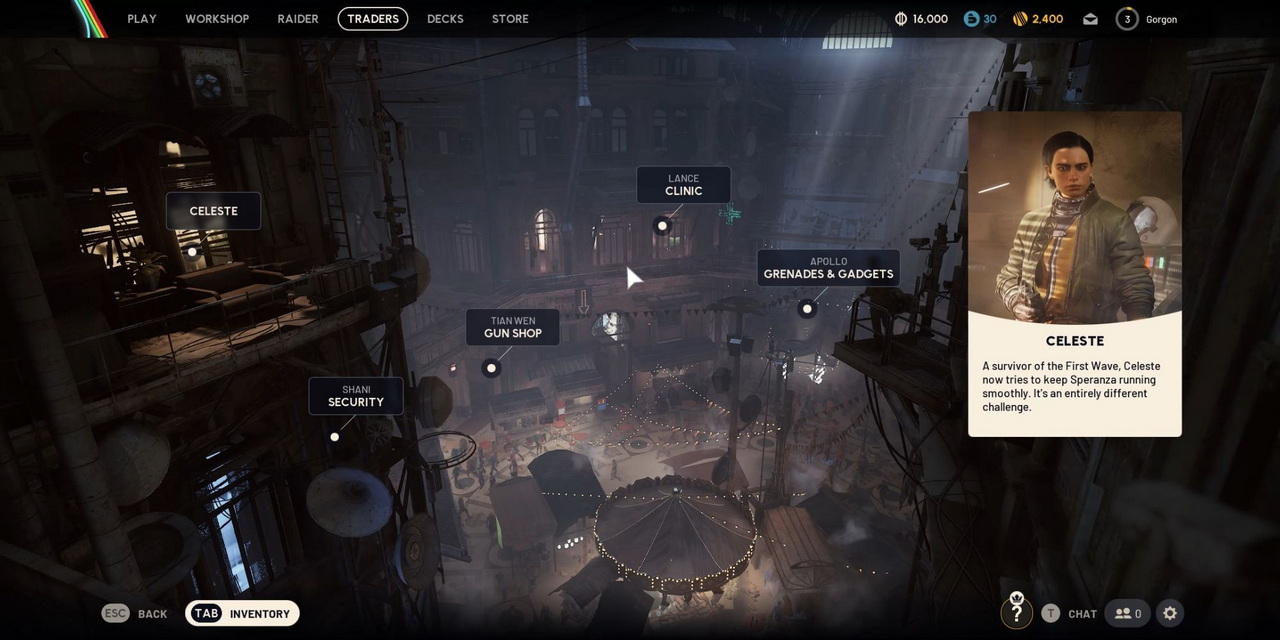Go to the Raider tab
The image size is (1280, 640).
(x=298, y=19)
